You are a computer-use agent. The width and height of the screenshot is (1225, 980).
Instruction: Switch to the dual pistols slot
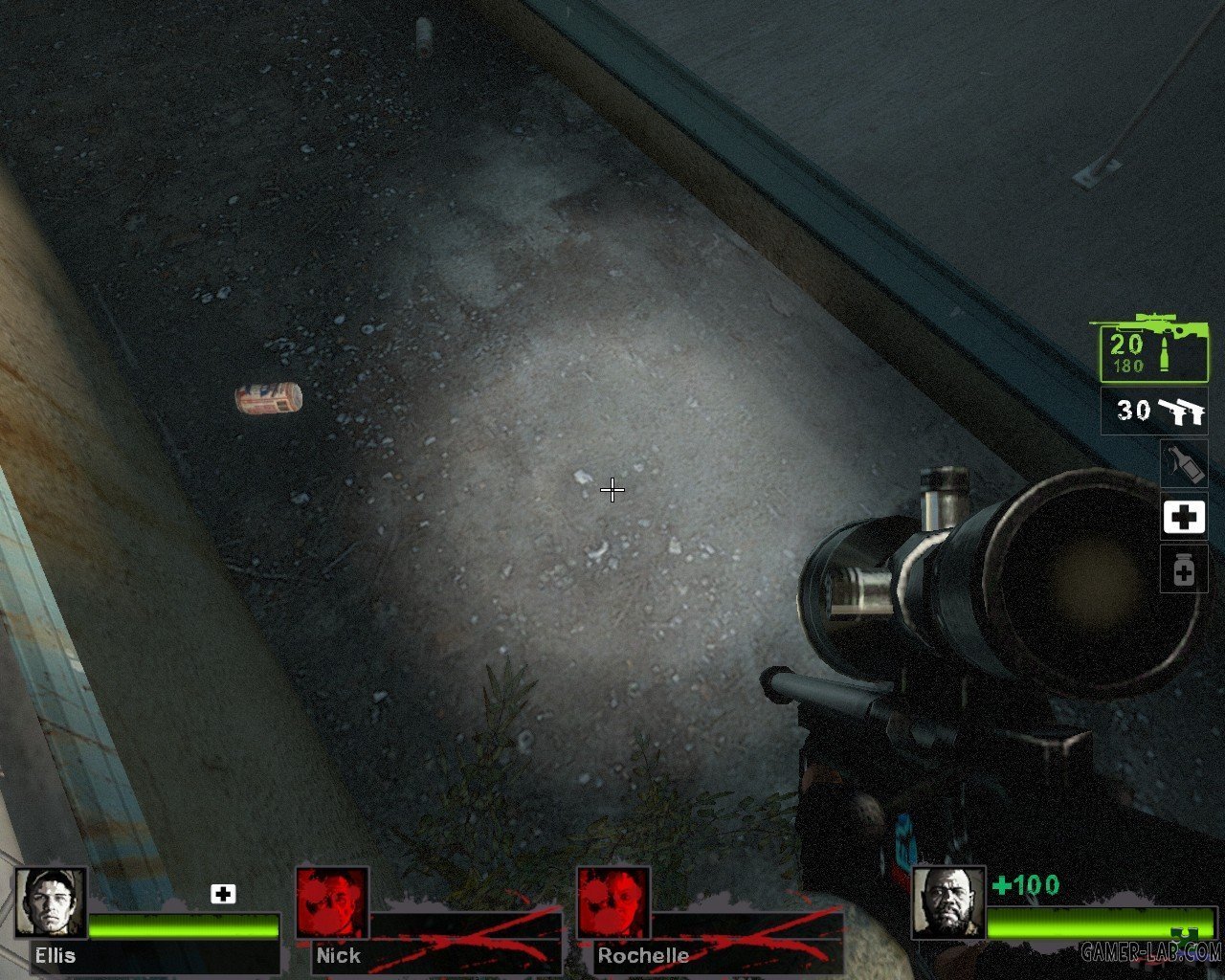click(1154, 412)
